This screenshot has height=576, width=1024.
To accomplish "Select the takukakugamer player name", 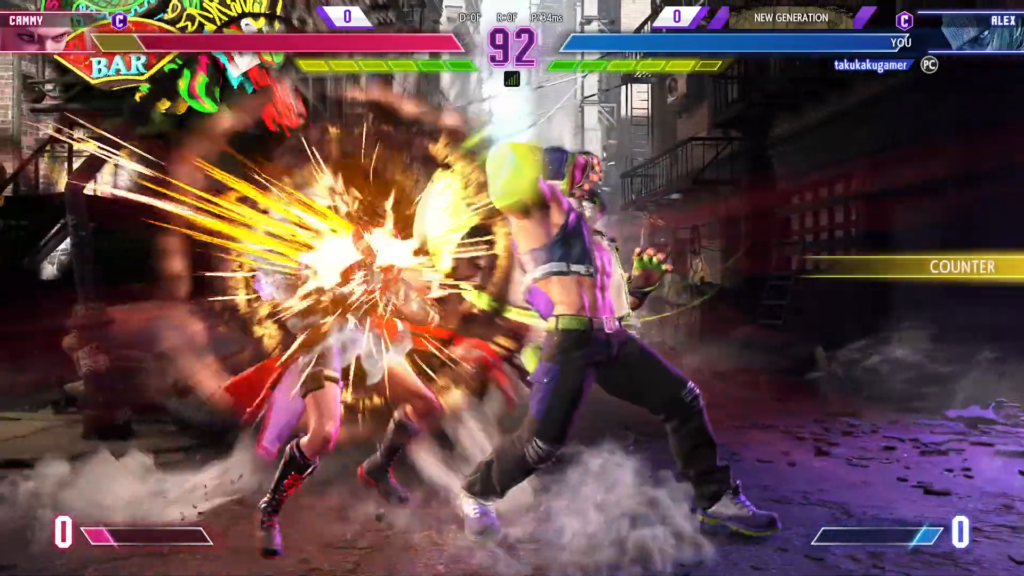I will pyautogui.click(x=873, y=65).
